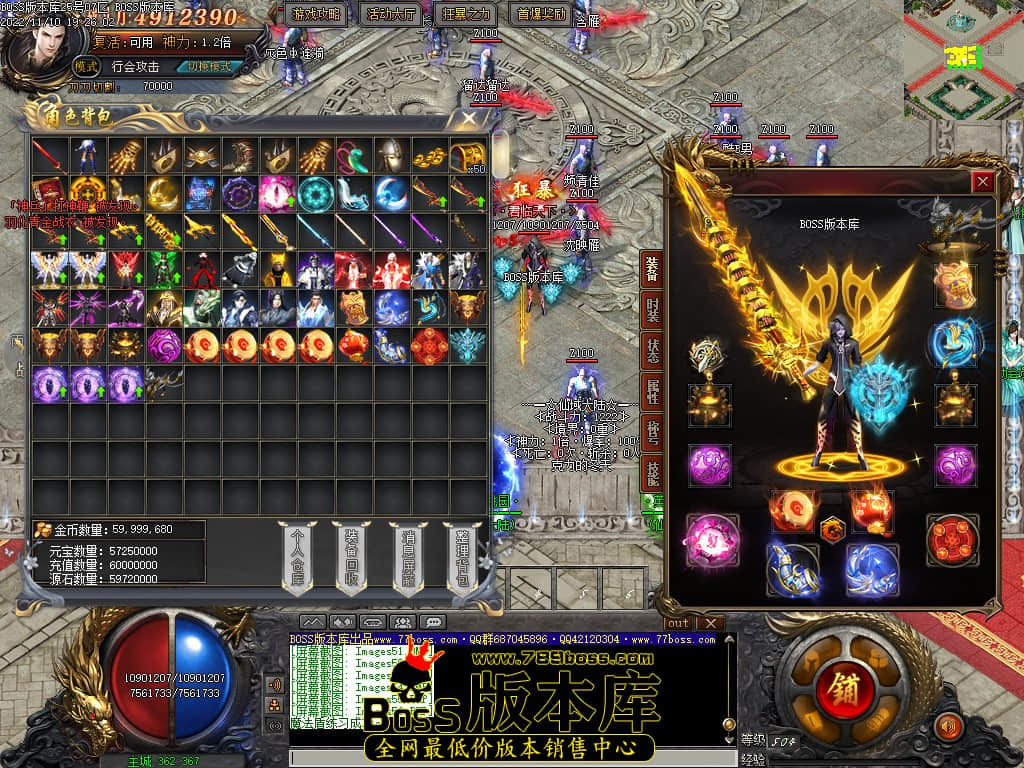1024x768 pixels.
Task: Open the 首爆奖励 first-drop rewards
Action: pyautogui.click(x=542, y=15)
